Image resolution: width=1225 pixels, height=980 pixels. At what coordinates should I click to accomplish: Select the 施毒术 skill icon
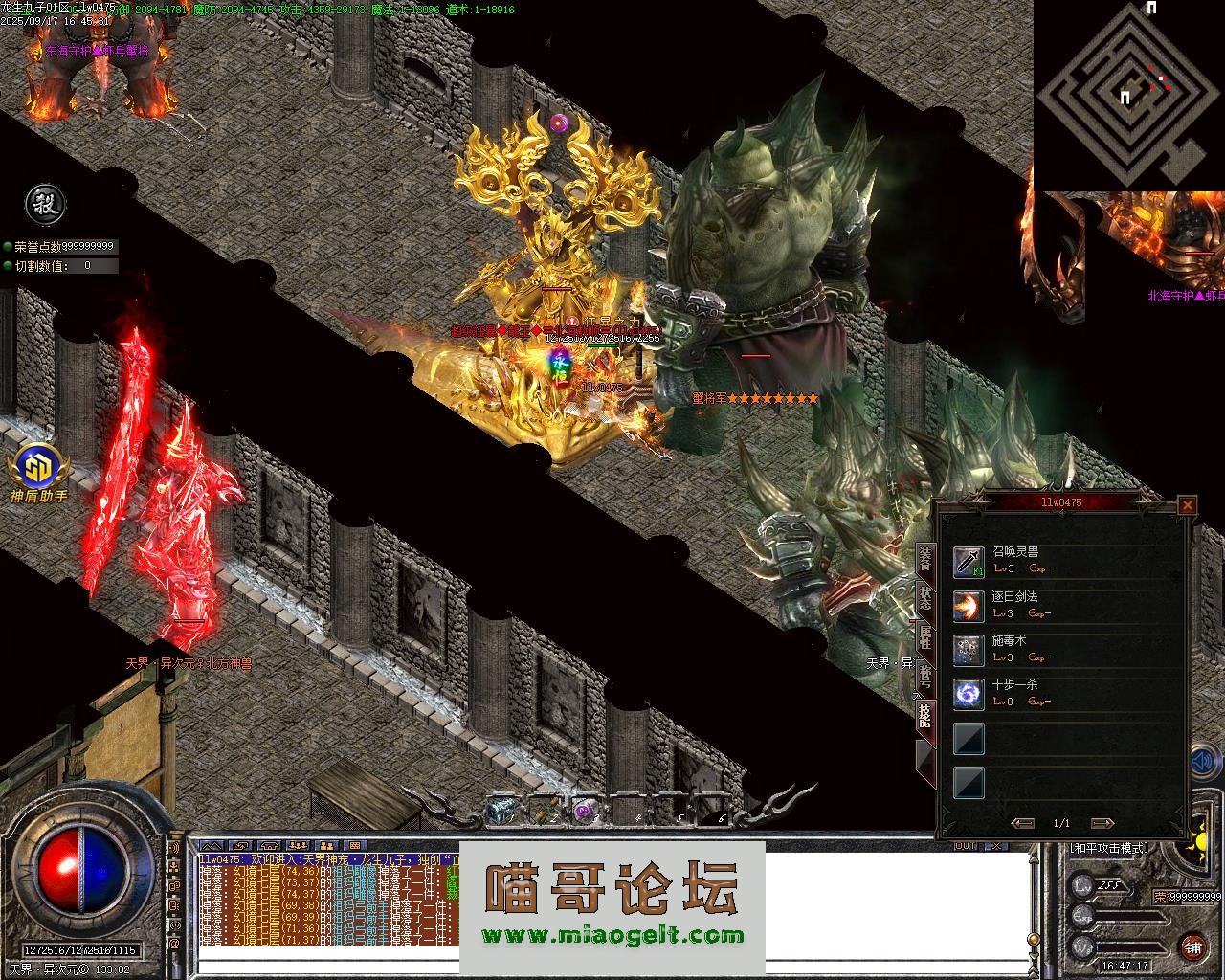point(969,650)
